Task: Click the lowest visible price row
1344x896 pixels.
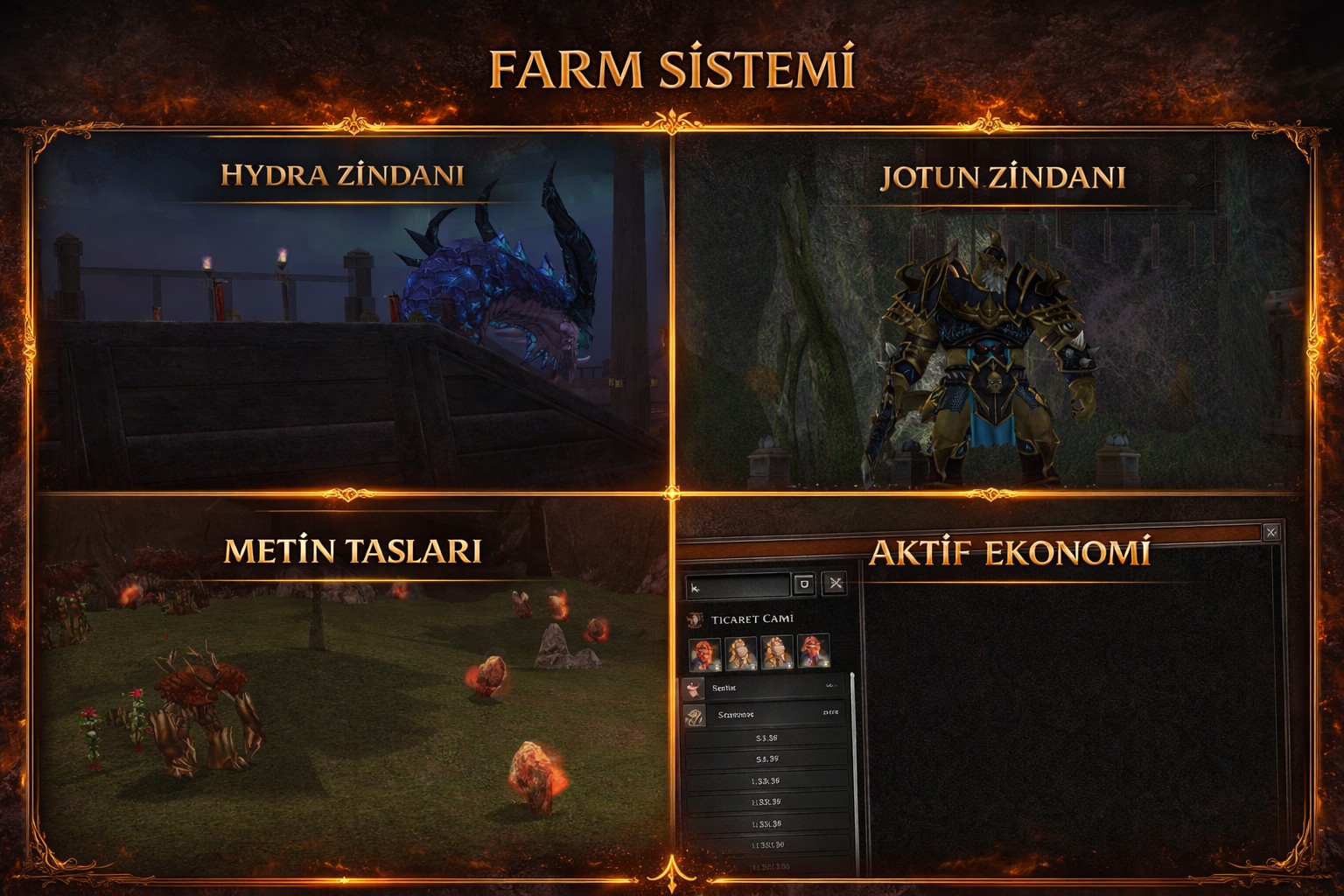Action: pos(768,866)
